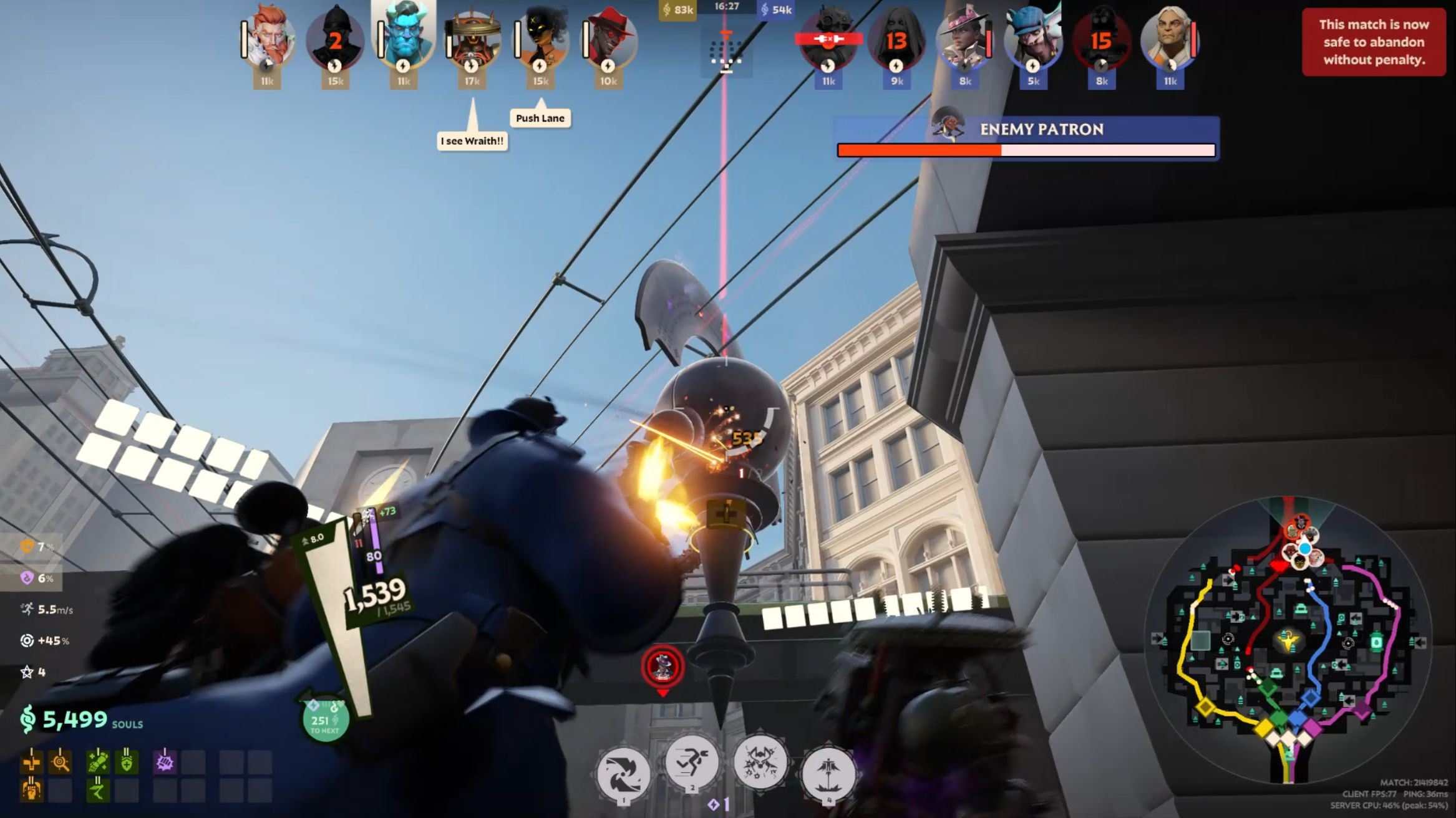Click the orange raised fist item

(32, 791)
